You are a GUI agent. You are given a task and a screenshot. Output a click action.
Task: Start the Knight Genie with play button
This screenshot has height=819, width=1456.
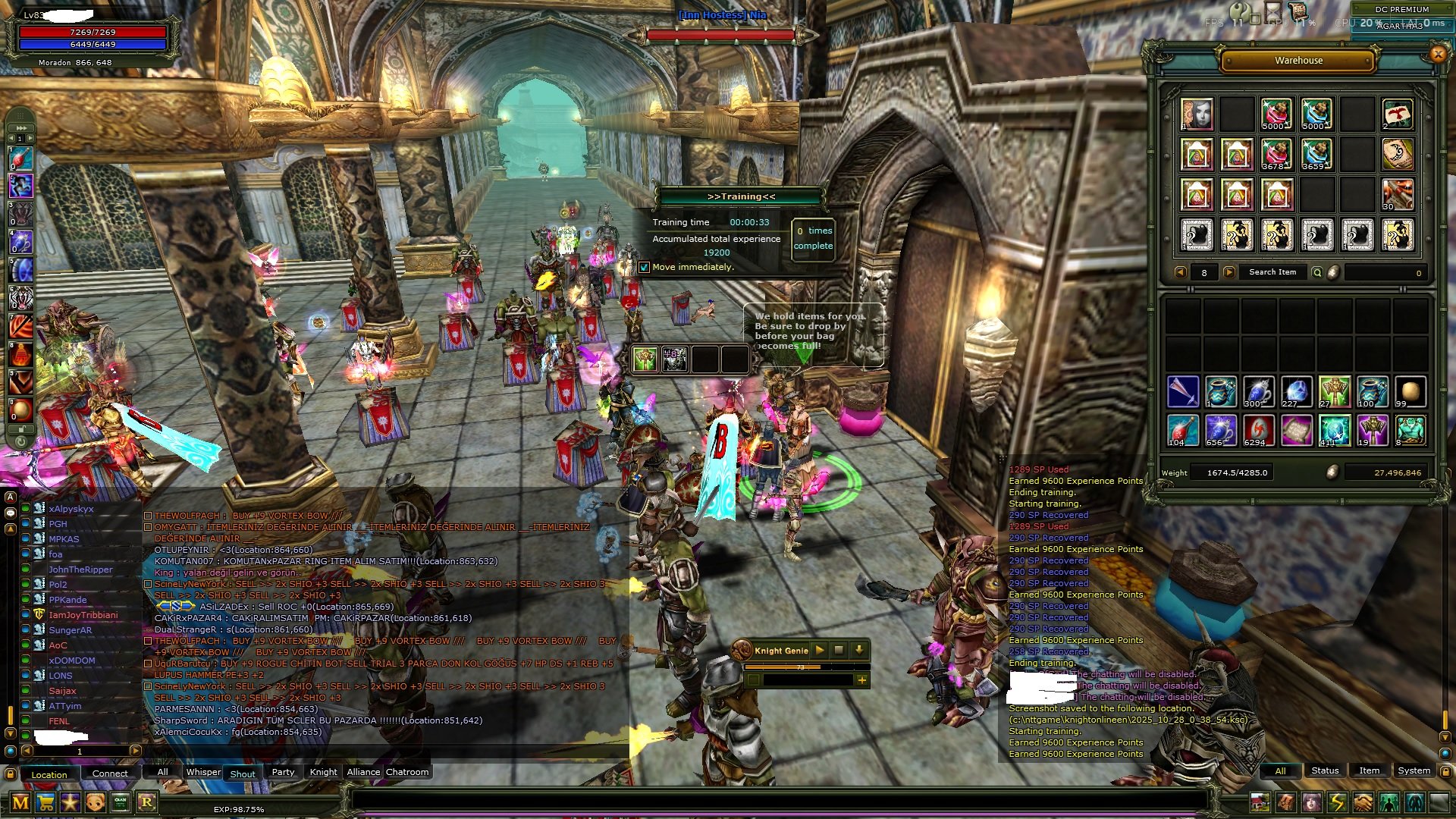[819, 650]
